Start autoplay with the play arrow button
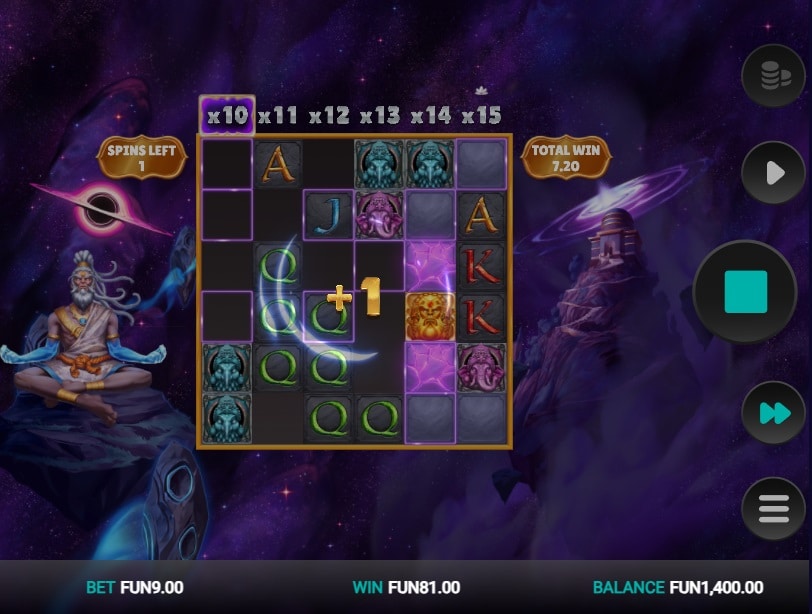 (773, 174)
